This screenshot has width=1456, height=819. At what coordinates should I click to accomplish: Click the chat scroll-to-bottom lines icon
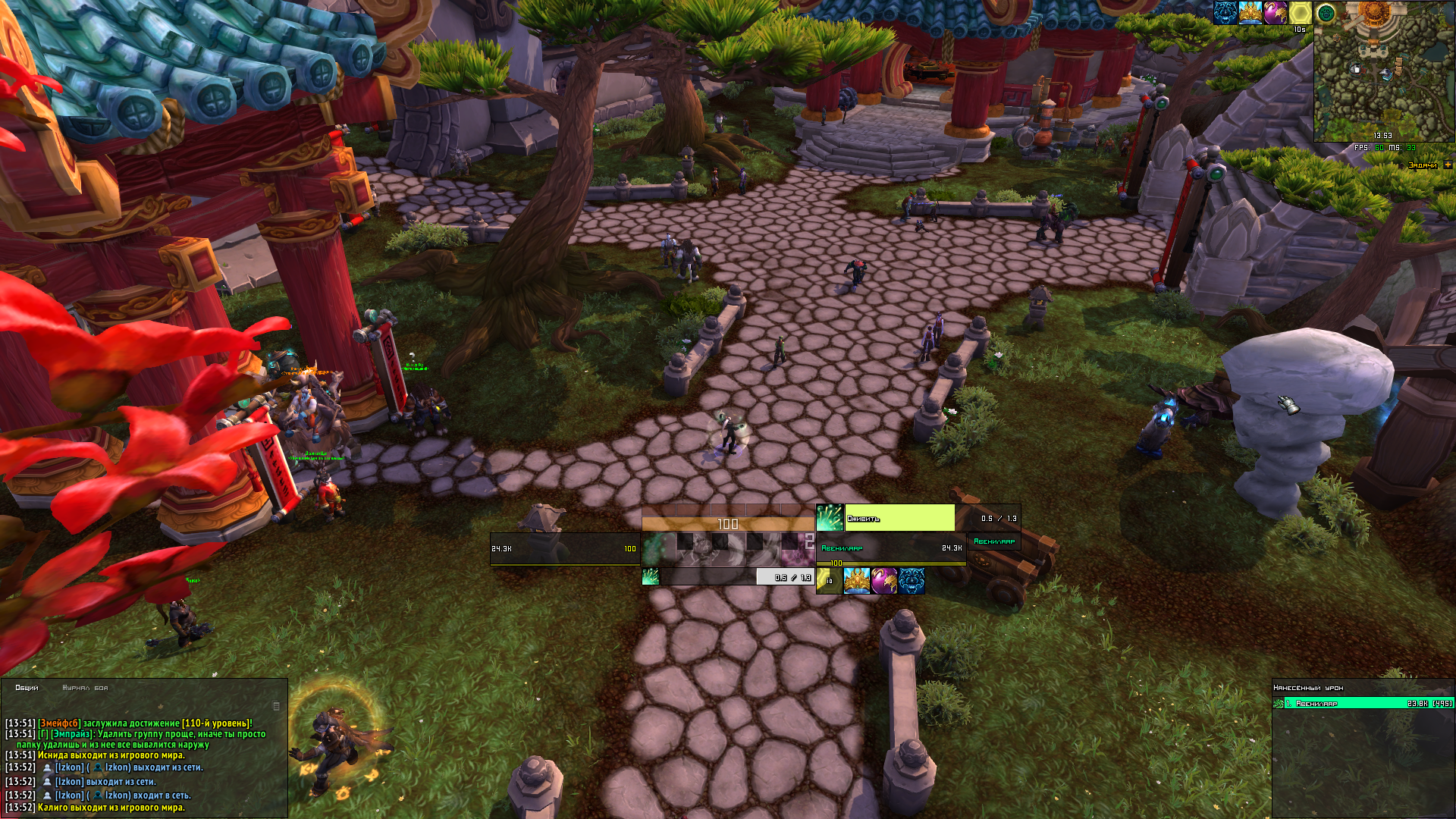point(276,706)
